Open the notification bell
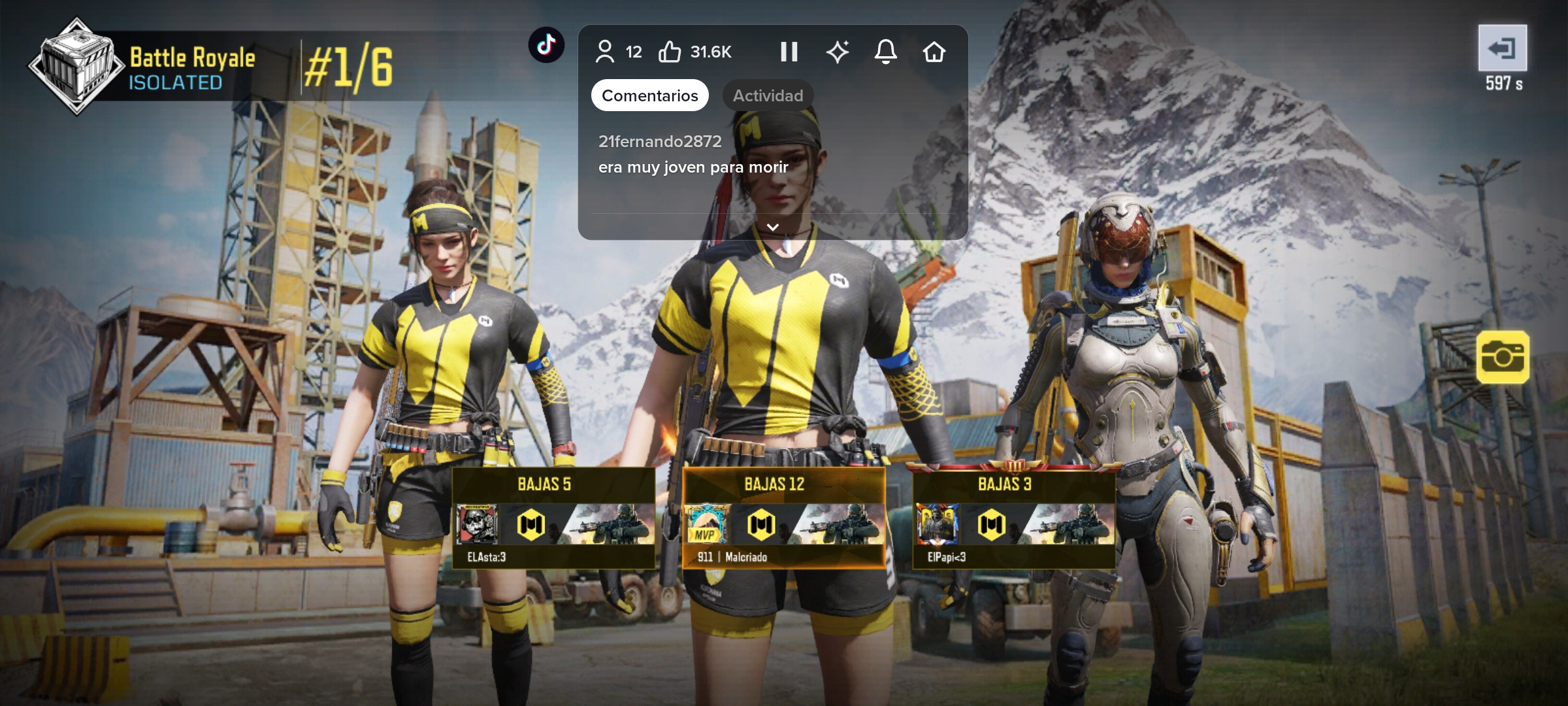Screen dimensions: 1568x706 click(x=885, y=52)
